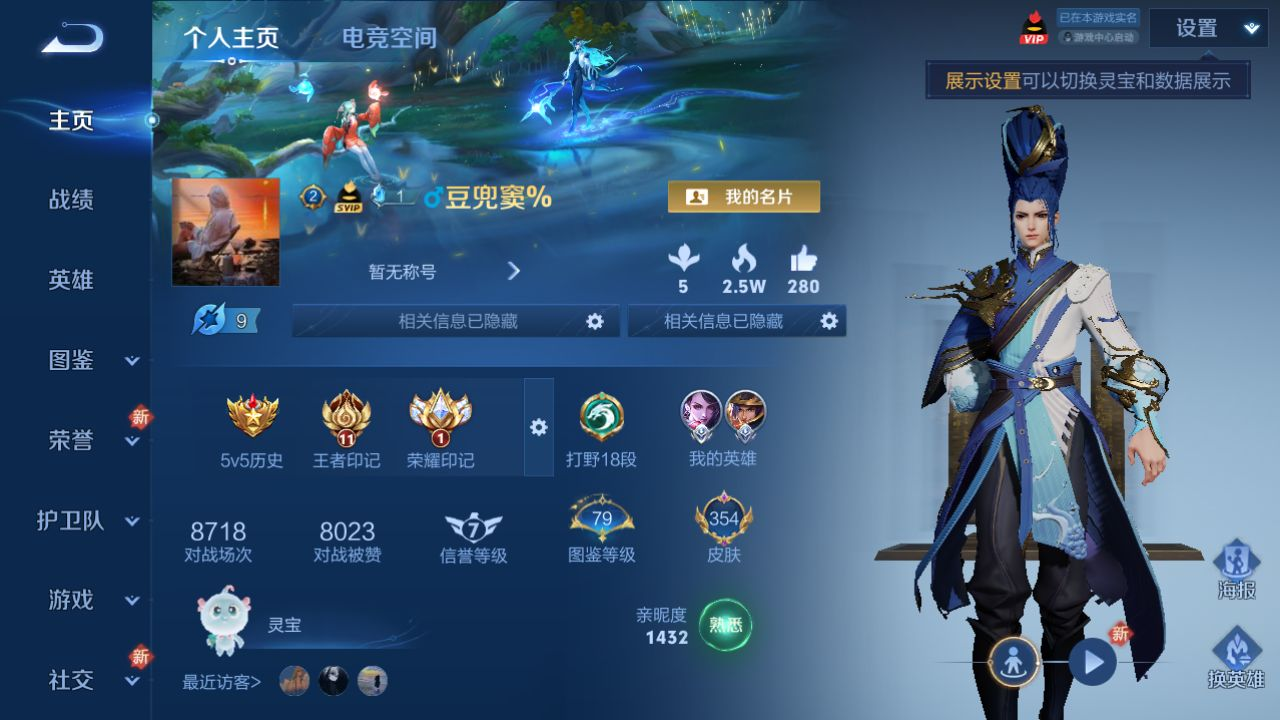This screenshot has height=720, width=1280.
Task: Open the 设置 dropdown
Action: (x=1208, y=28)
